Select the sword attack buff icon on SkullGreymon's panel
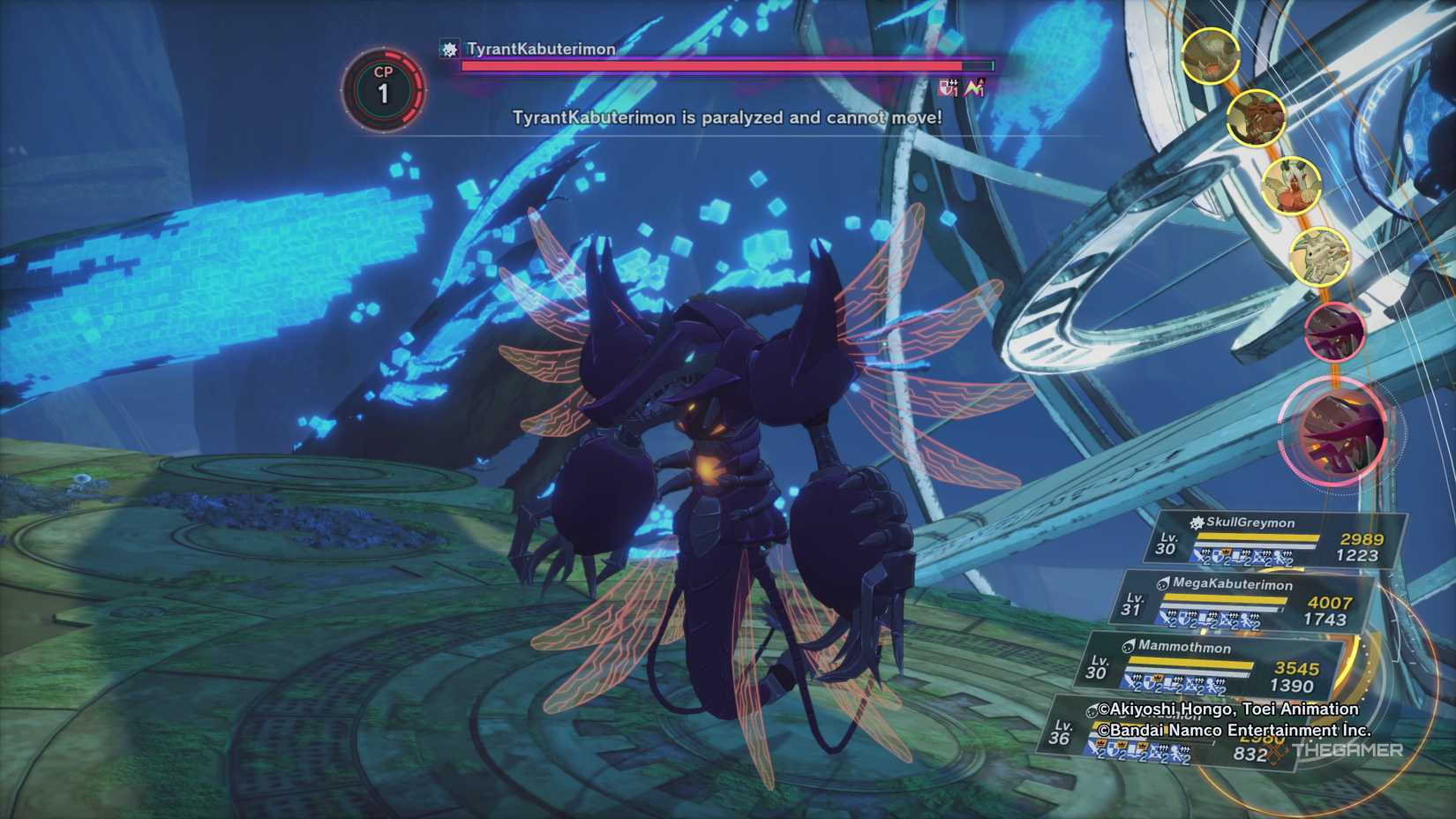1456x819 pixels. pyautogui.click(x=1198, y=556)
